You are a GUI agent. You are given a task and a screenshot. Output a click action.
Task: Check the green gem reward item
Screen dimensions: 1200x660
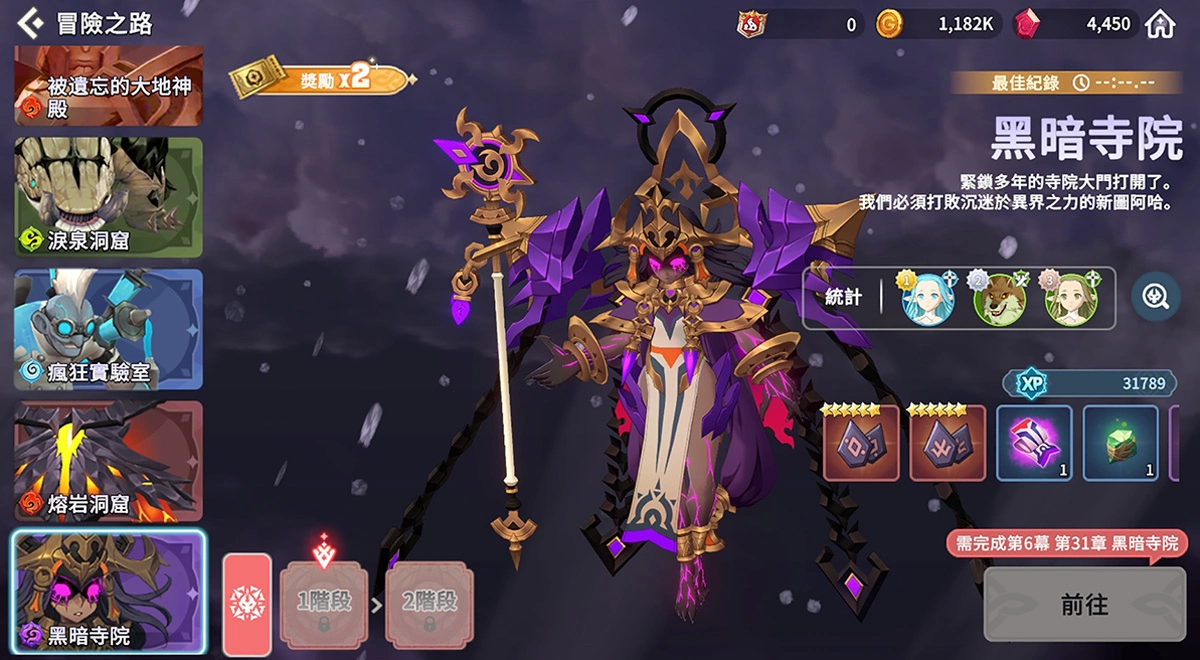(1120, 442)
